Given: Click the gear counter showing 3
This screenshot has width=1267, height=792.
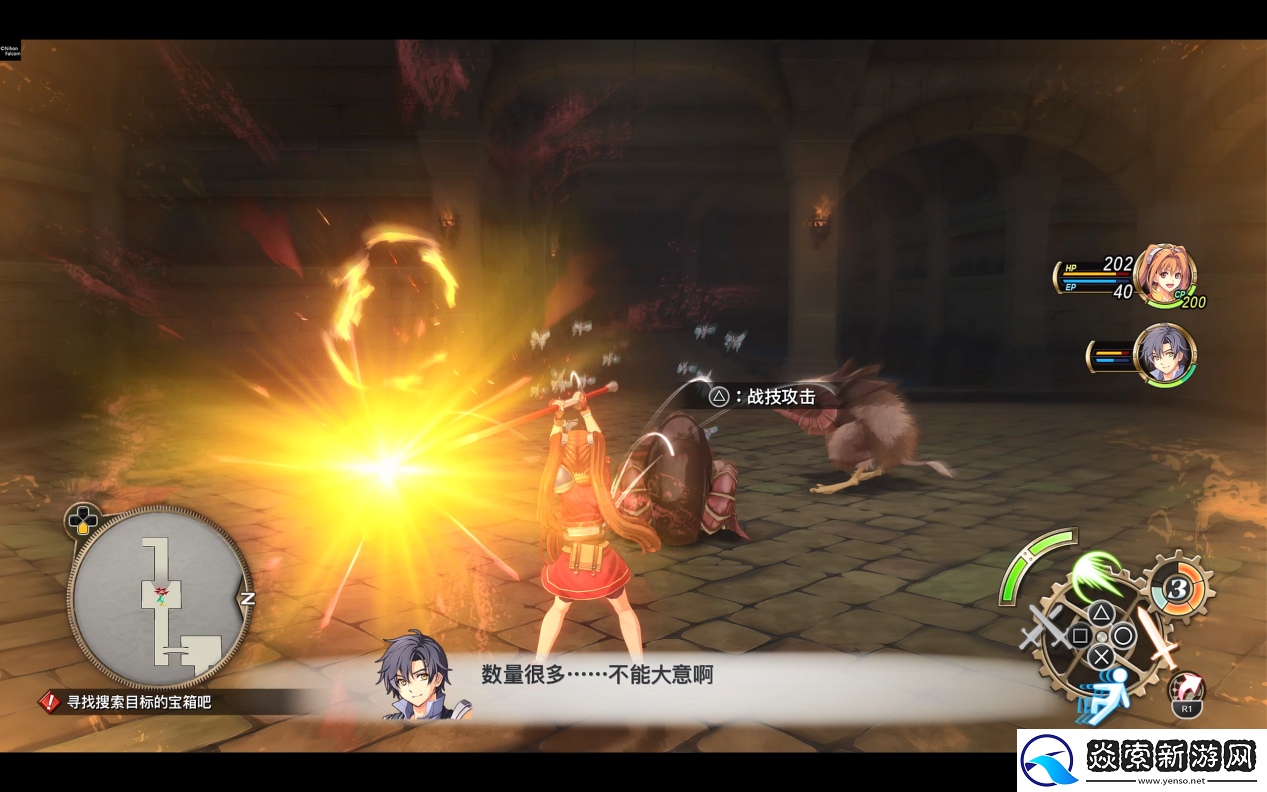Looking at the screenshot, I should [x=1179, y=590].
